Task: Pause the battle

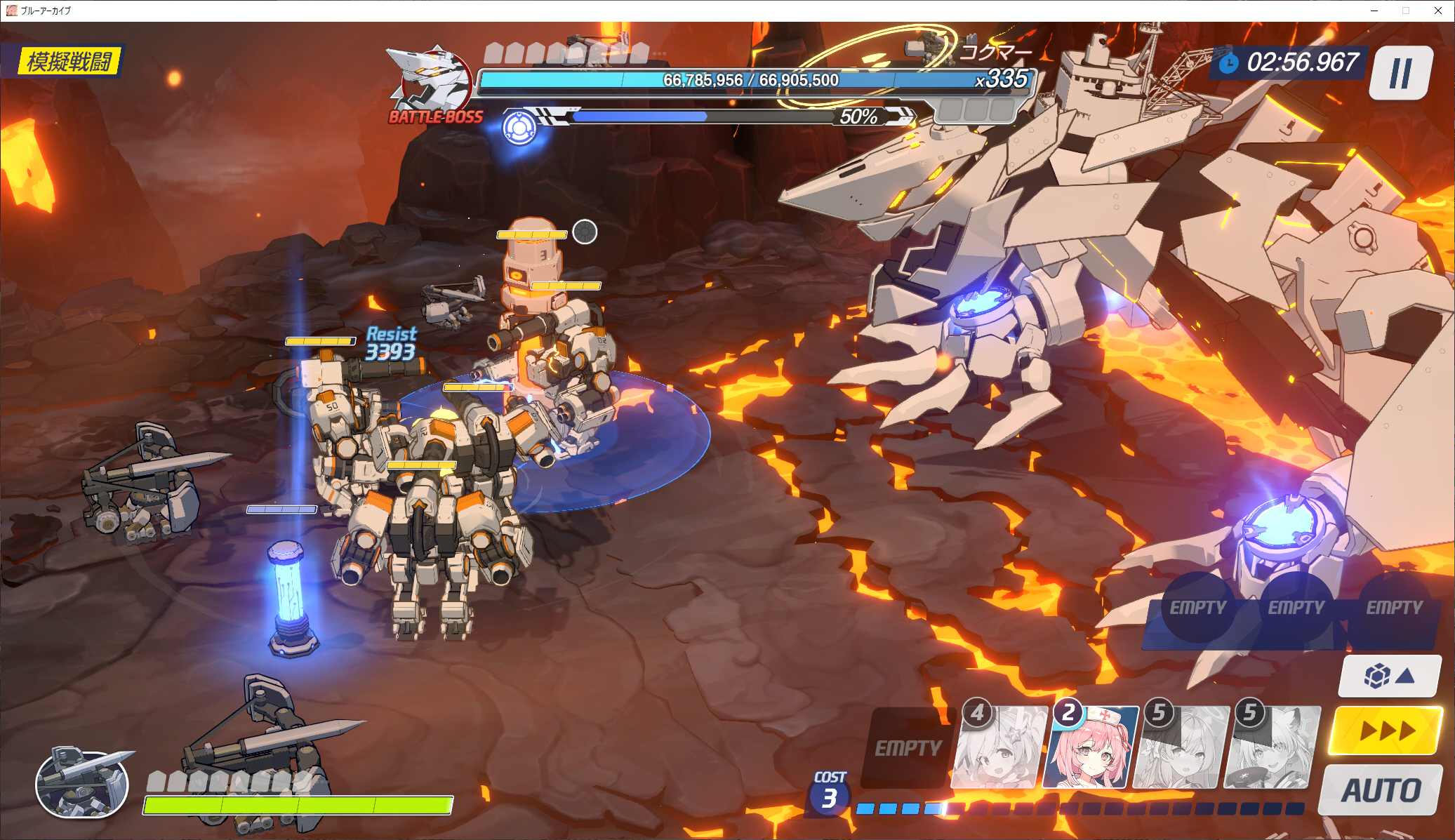Action: (1400, 73)
